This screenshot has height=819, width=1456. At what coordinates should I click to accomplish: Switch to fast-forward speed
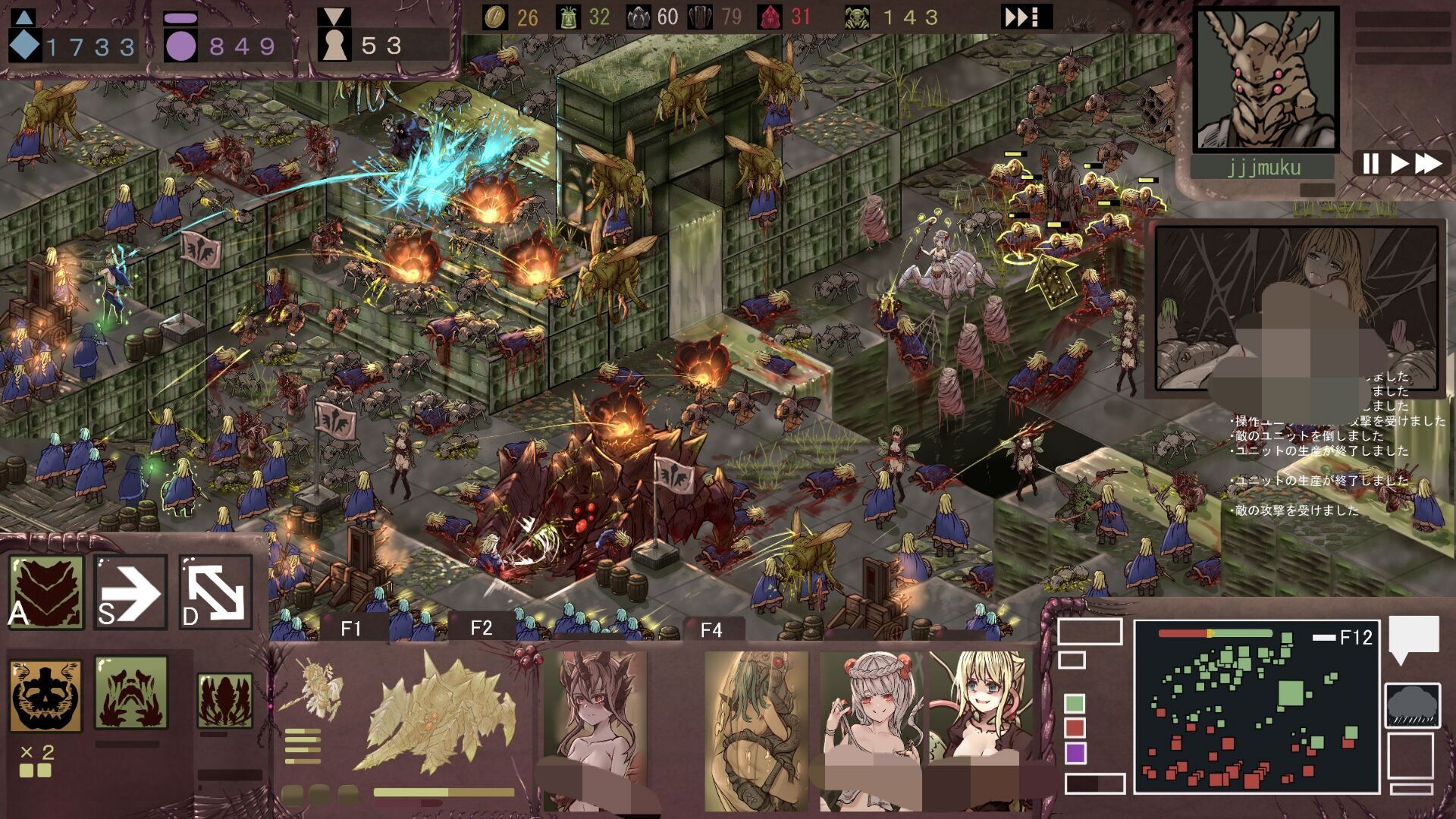(x=1428, y=163)
